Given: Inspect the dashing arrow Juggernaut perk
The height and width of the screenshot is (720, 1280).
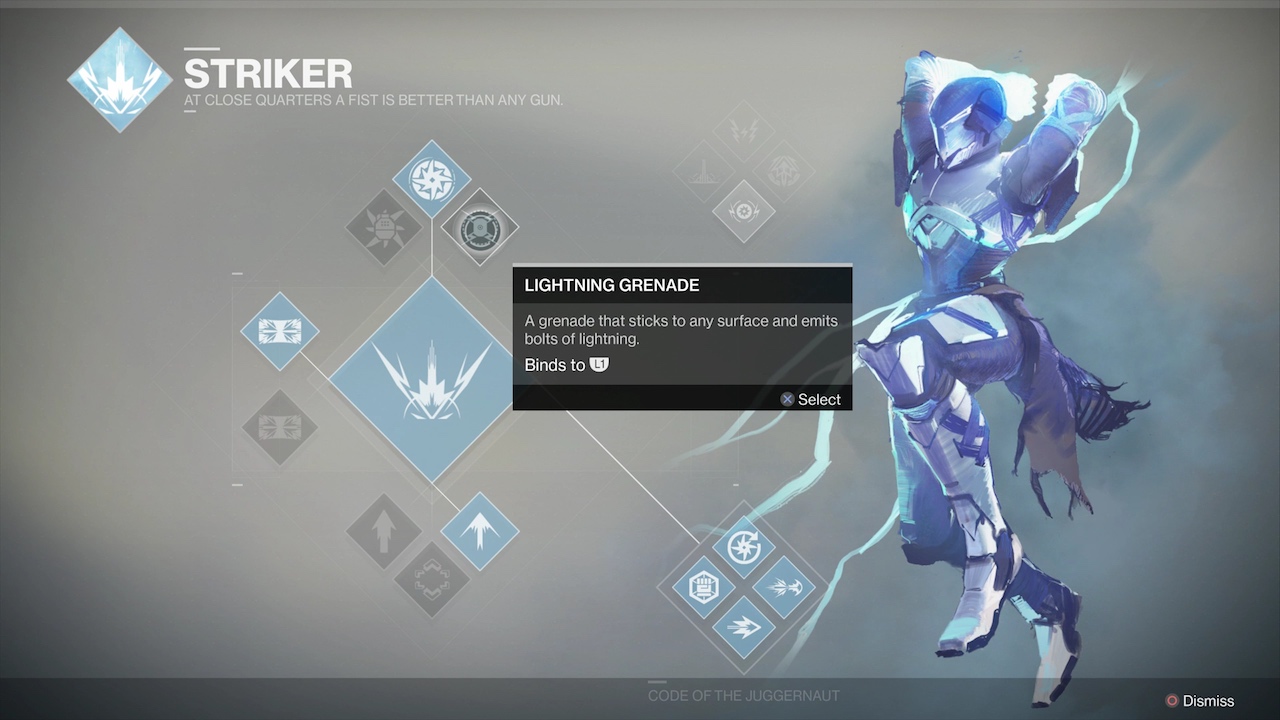Looking at the screenshot, I should pyautogui.click(x=744, y=627).
